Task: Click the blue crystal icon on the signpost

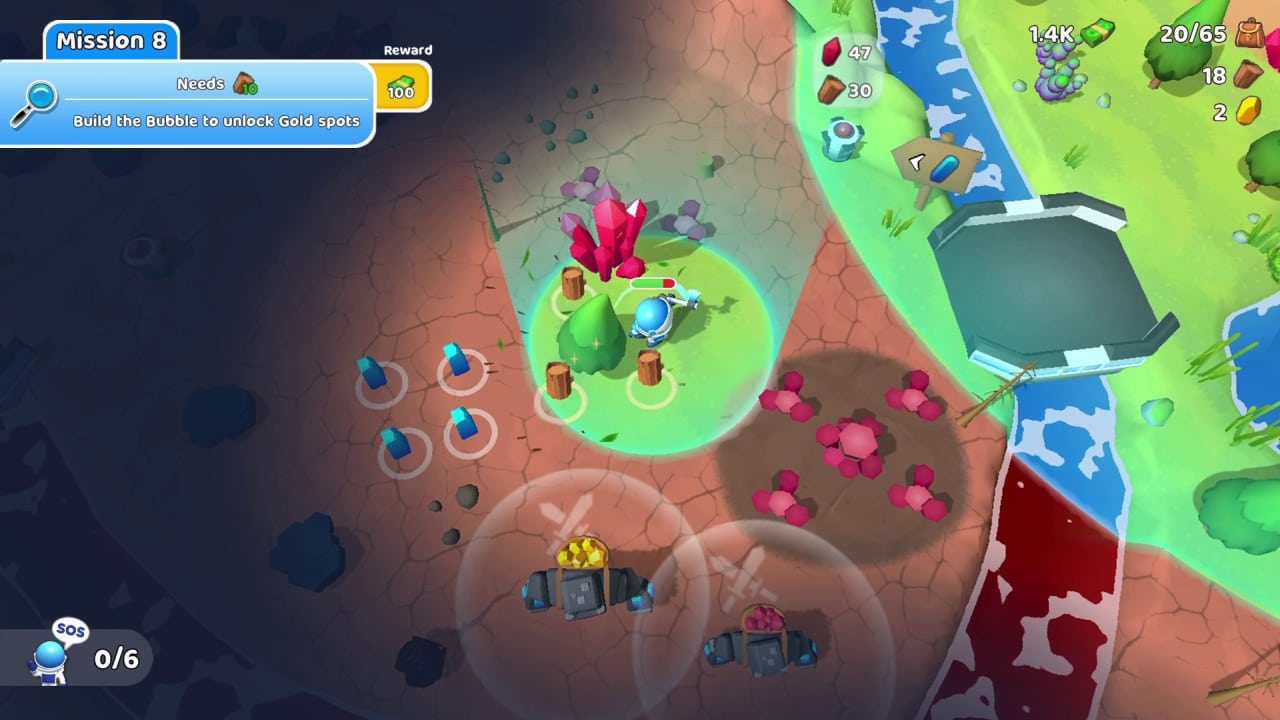Action: click(946, 167)
